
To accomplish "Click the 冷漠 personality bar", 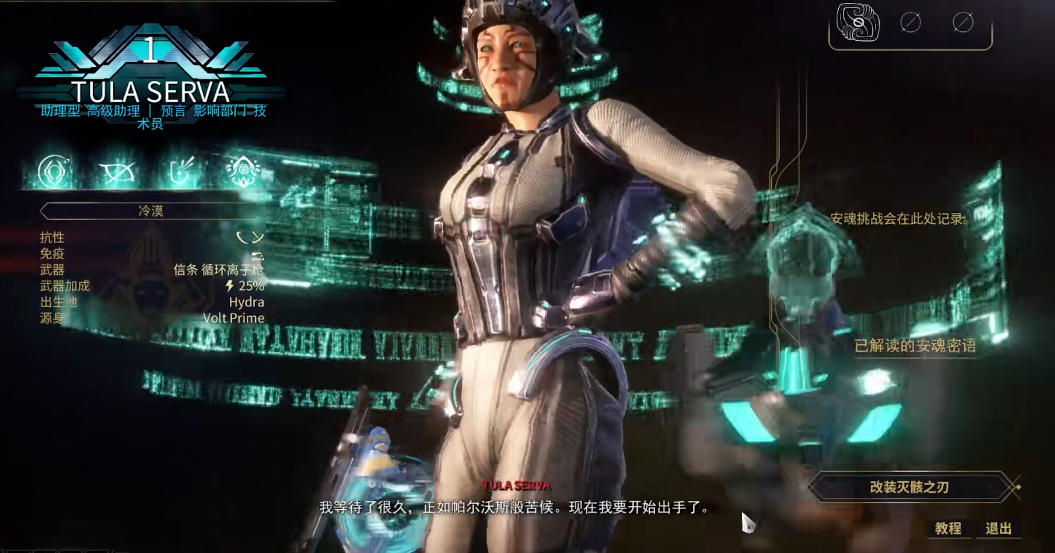I will coord(150,211).
